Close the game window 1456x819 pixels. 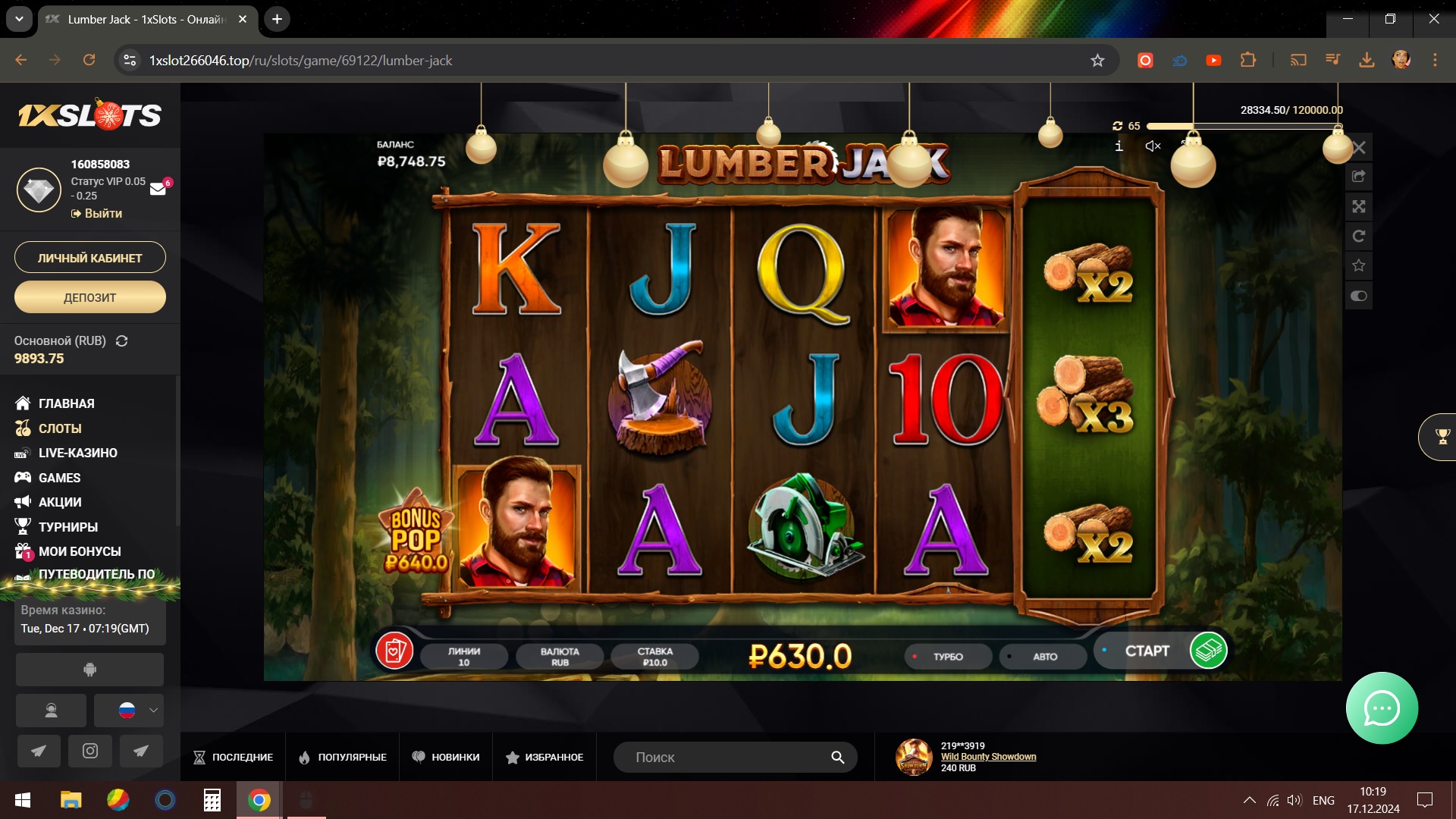(1359, 148)
